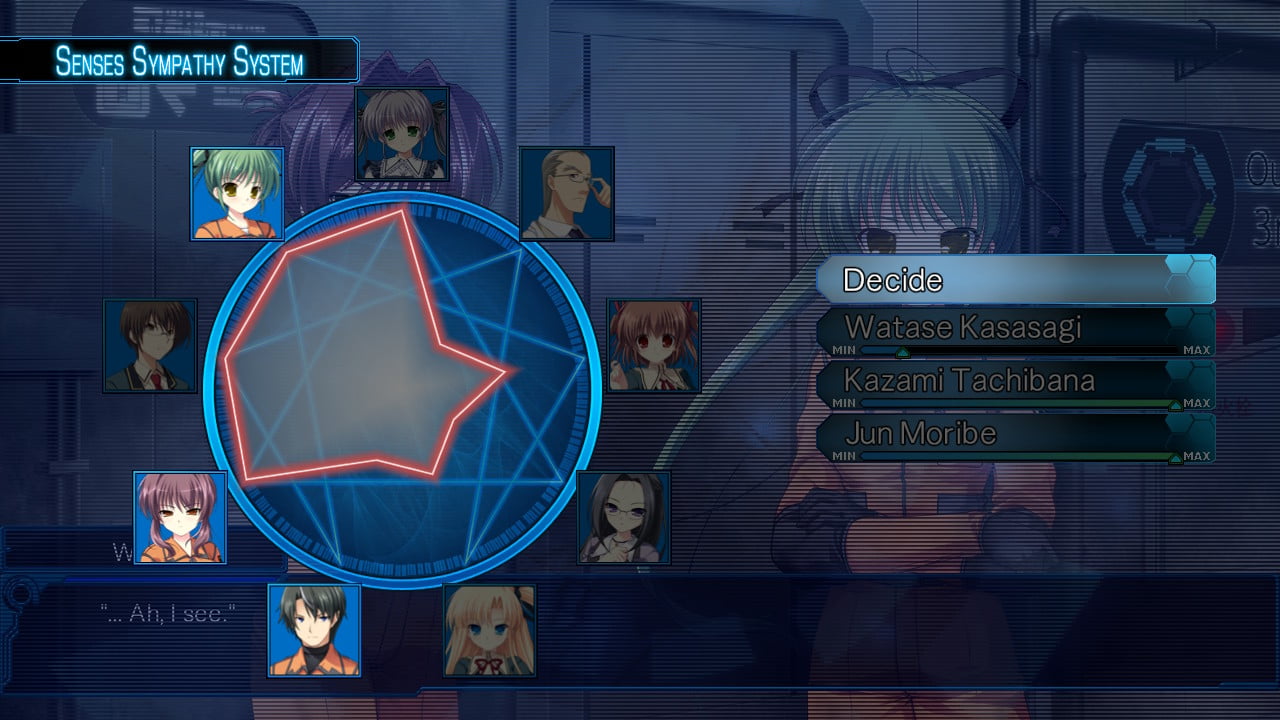This screenshot has width=1280, height=720.
Task: Select the dark-haired woman with glasses portrait
Action: (x=624, y=518)
